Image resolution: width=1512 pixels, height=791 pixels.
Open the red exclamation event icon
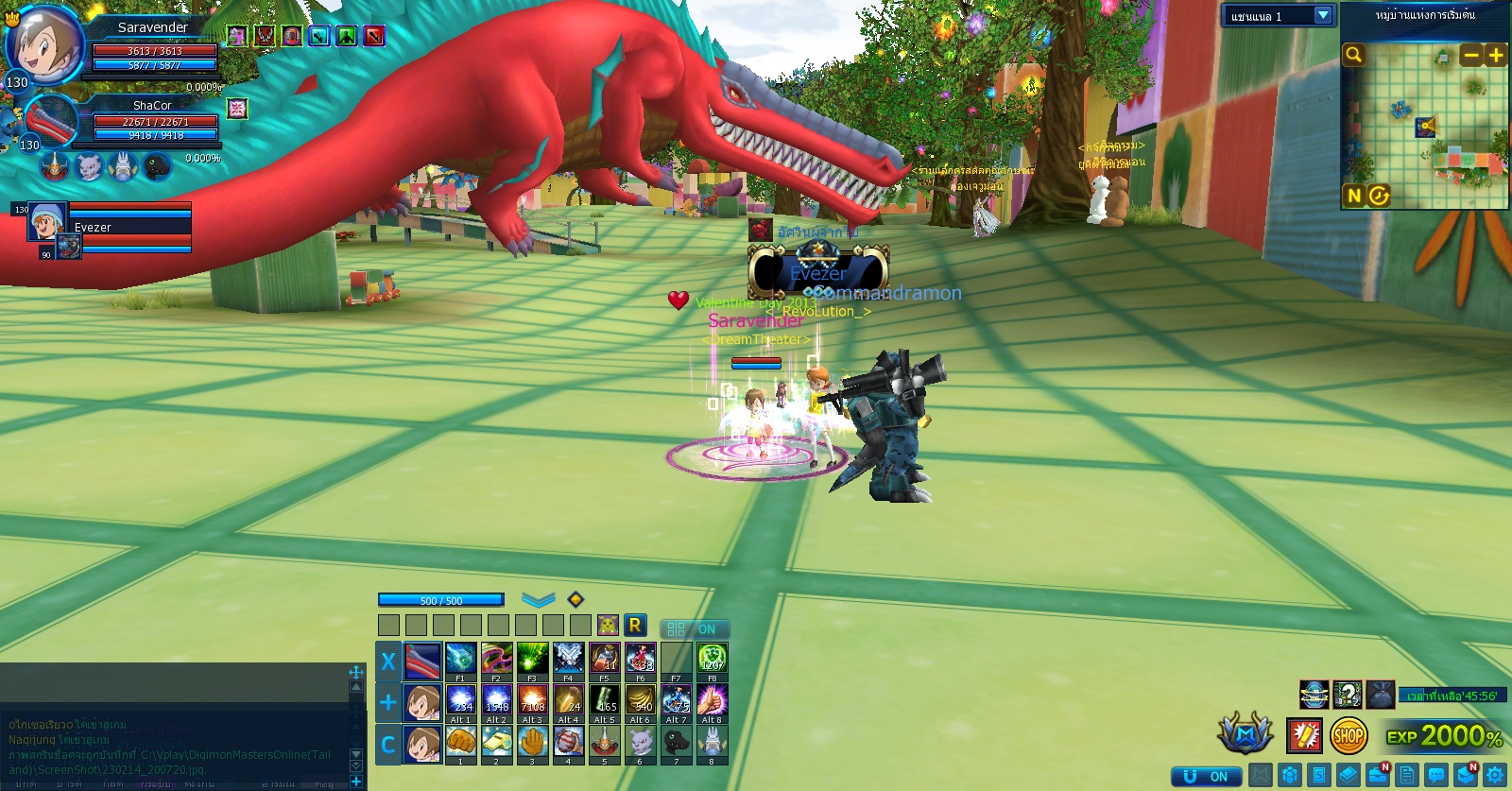pyautogui.click(x=1304, y=735)
